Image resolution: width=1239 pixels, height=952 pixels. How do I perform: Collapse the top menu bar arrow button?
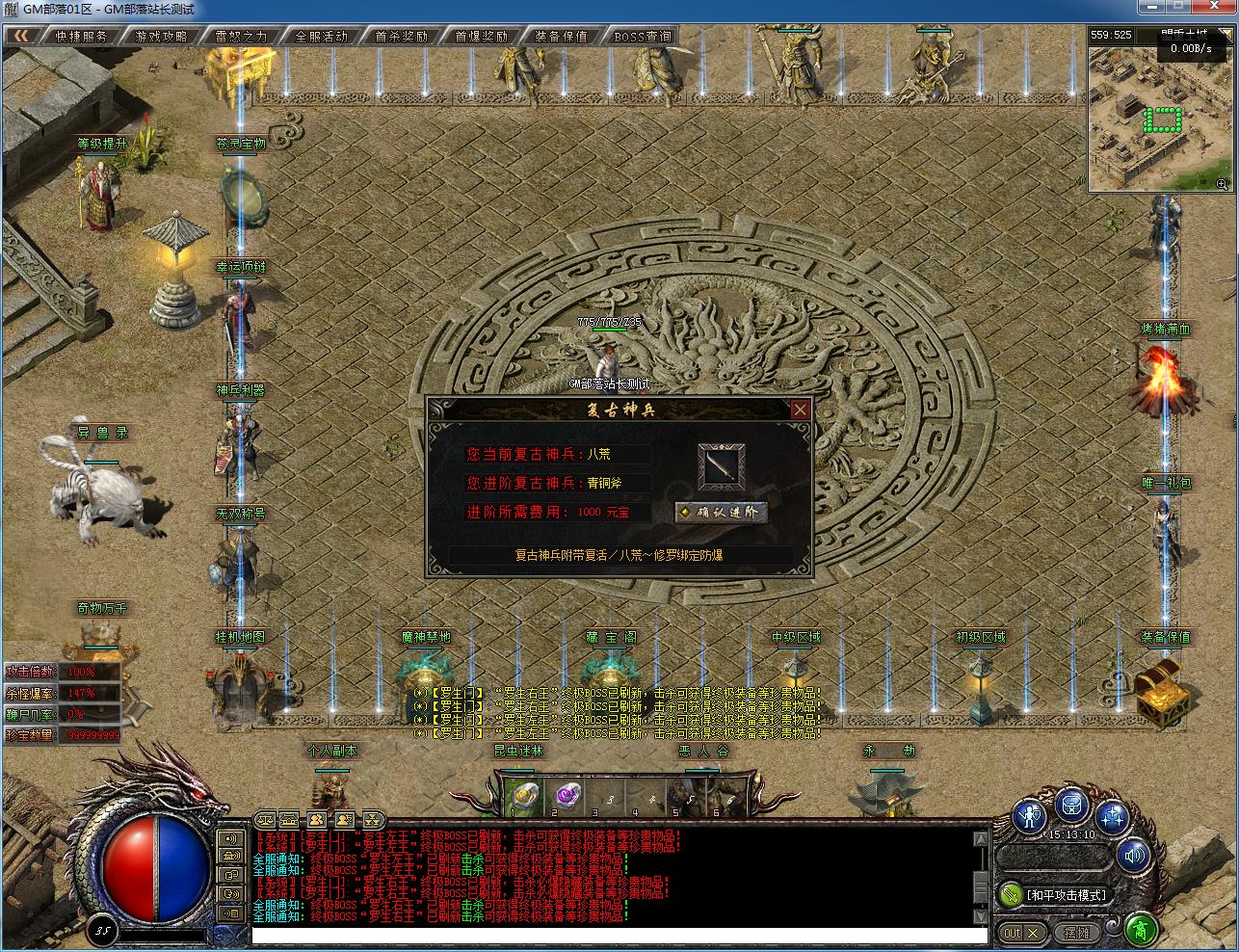[x=21, y=36]
